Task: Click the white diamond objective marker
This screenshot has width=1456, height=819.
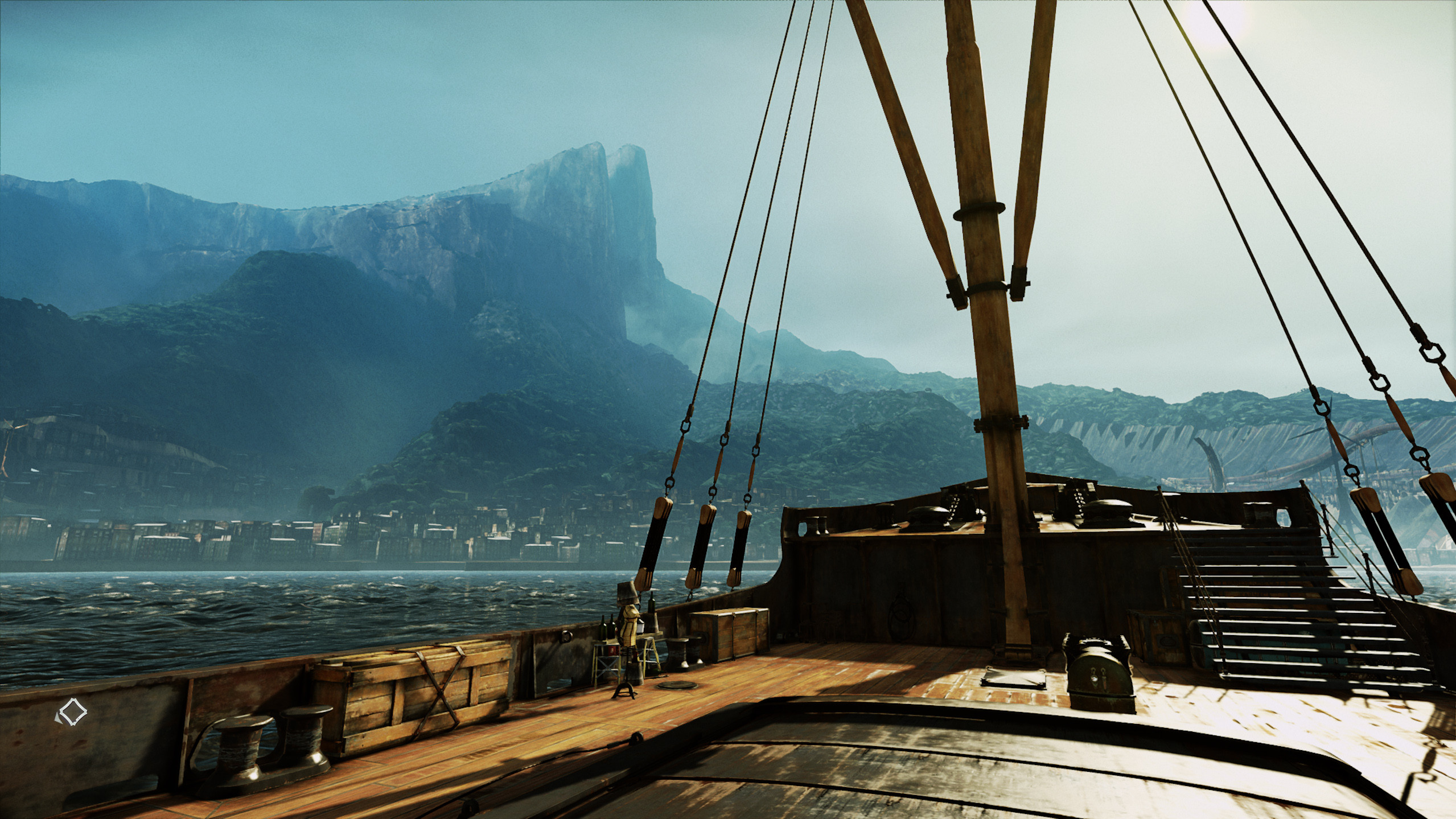Action: click(x=72, y=714)
